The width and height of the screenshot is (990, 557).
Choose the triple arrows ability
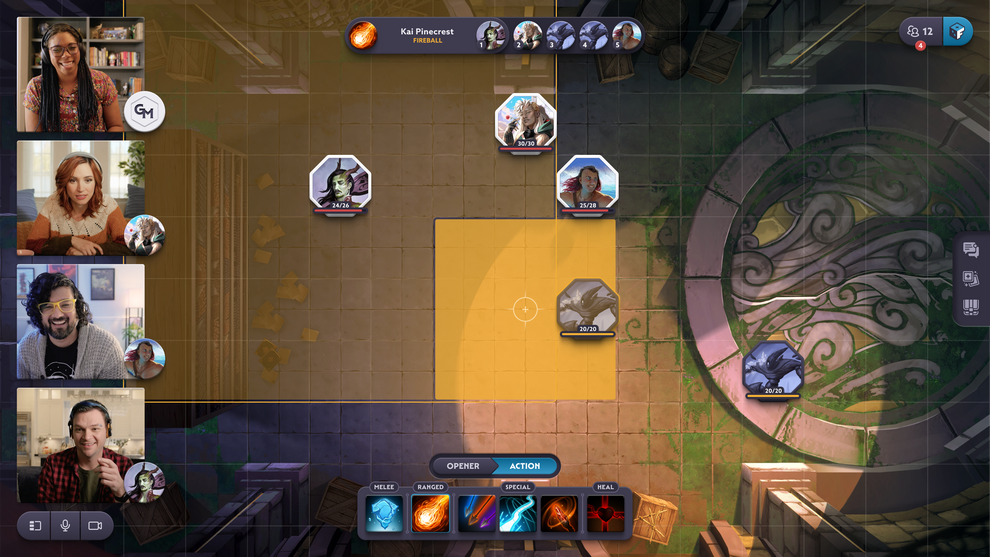click(476, 514)
